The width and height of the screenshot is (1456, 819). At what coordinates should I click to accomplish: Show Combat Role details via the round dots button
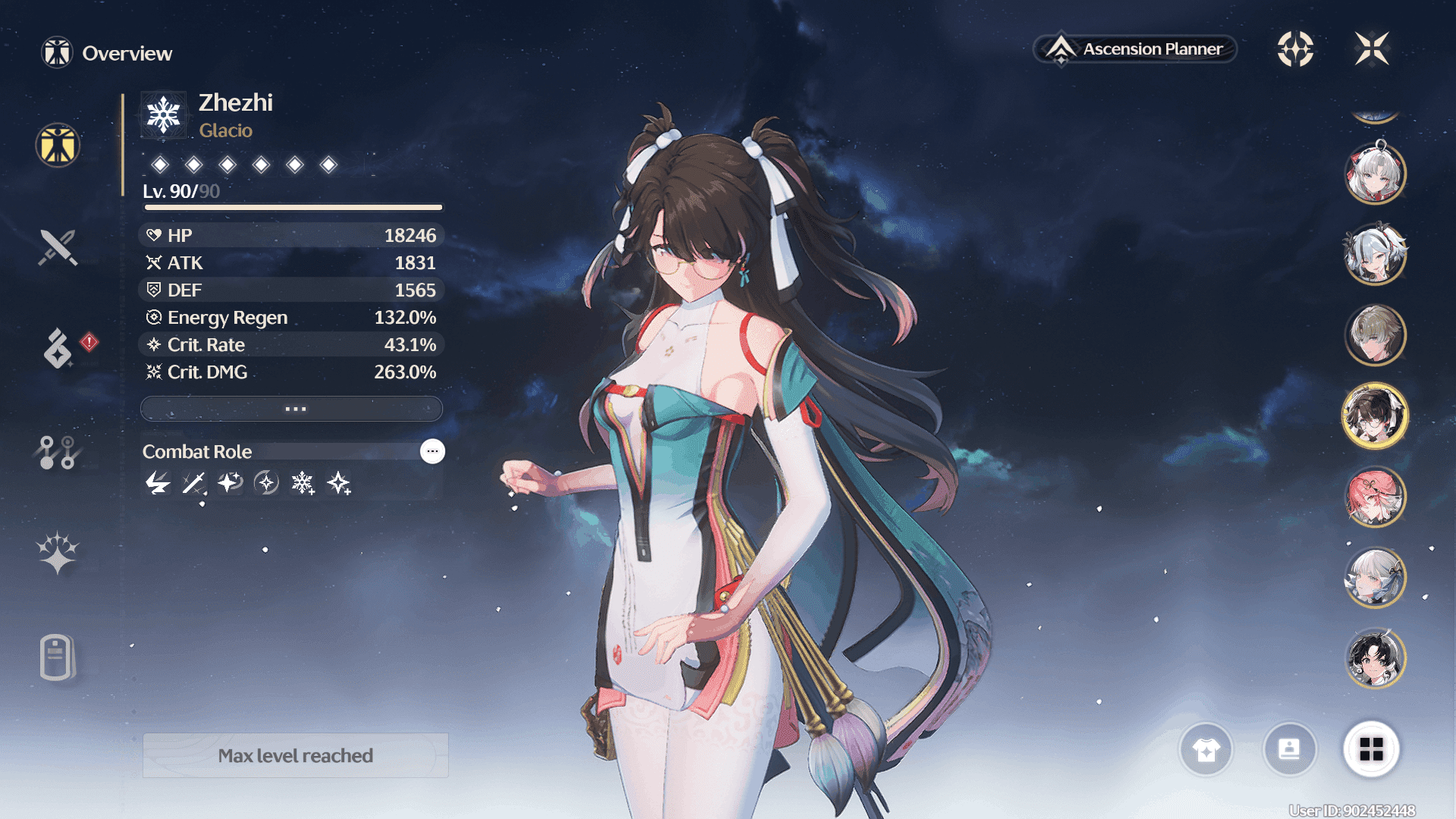(432, 451)
